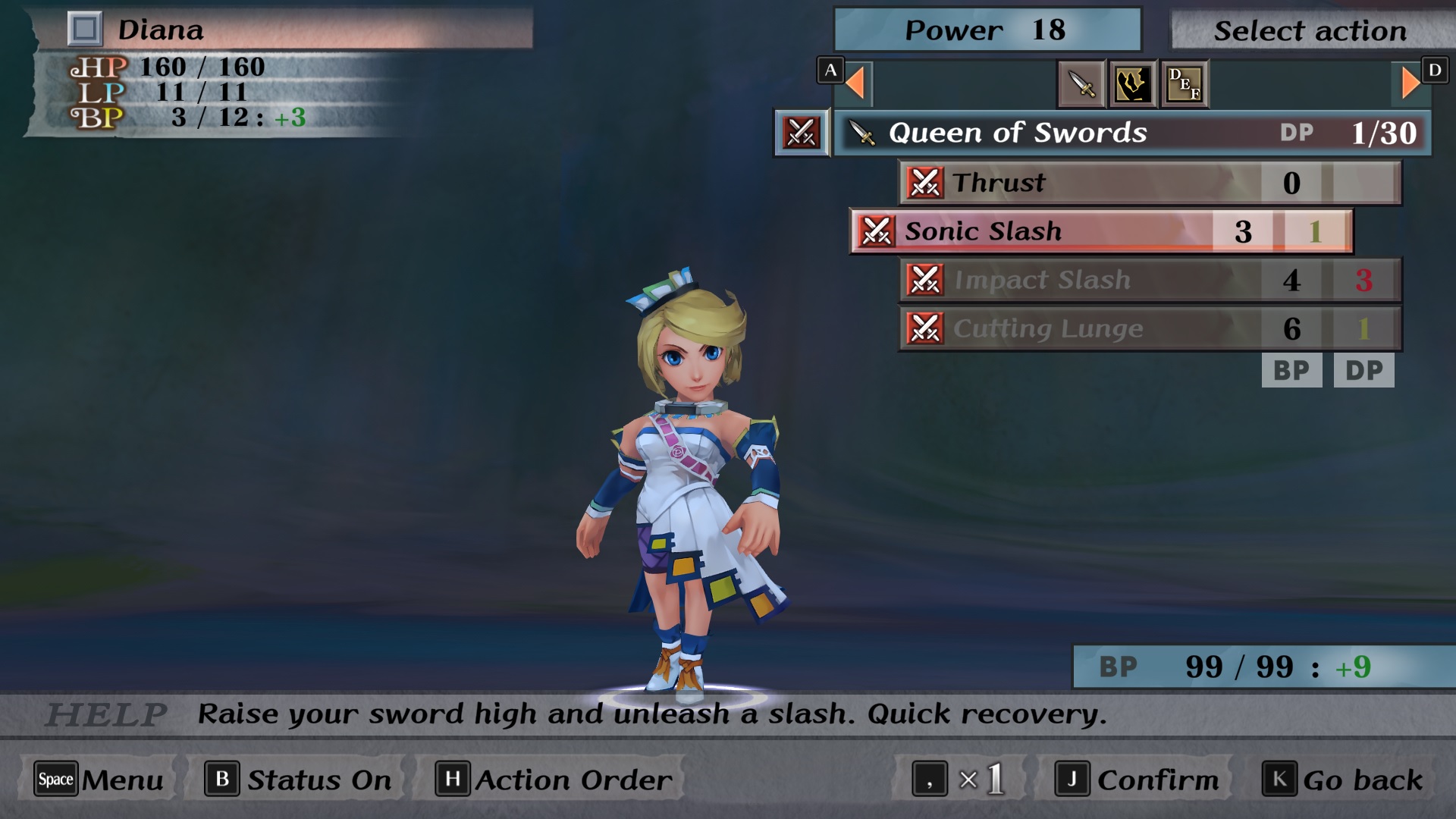Click the crossed swords icon beside Cutting Lunge
The height and width of the screenshot is (819, 1456).
[x=927, y=328]
